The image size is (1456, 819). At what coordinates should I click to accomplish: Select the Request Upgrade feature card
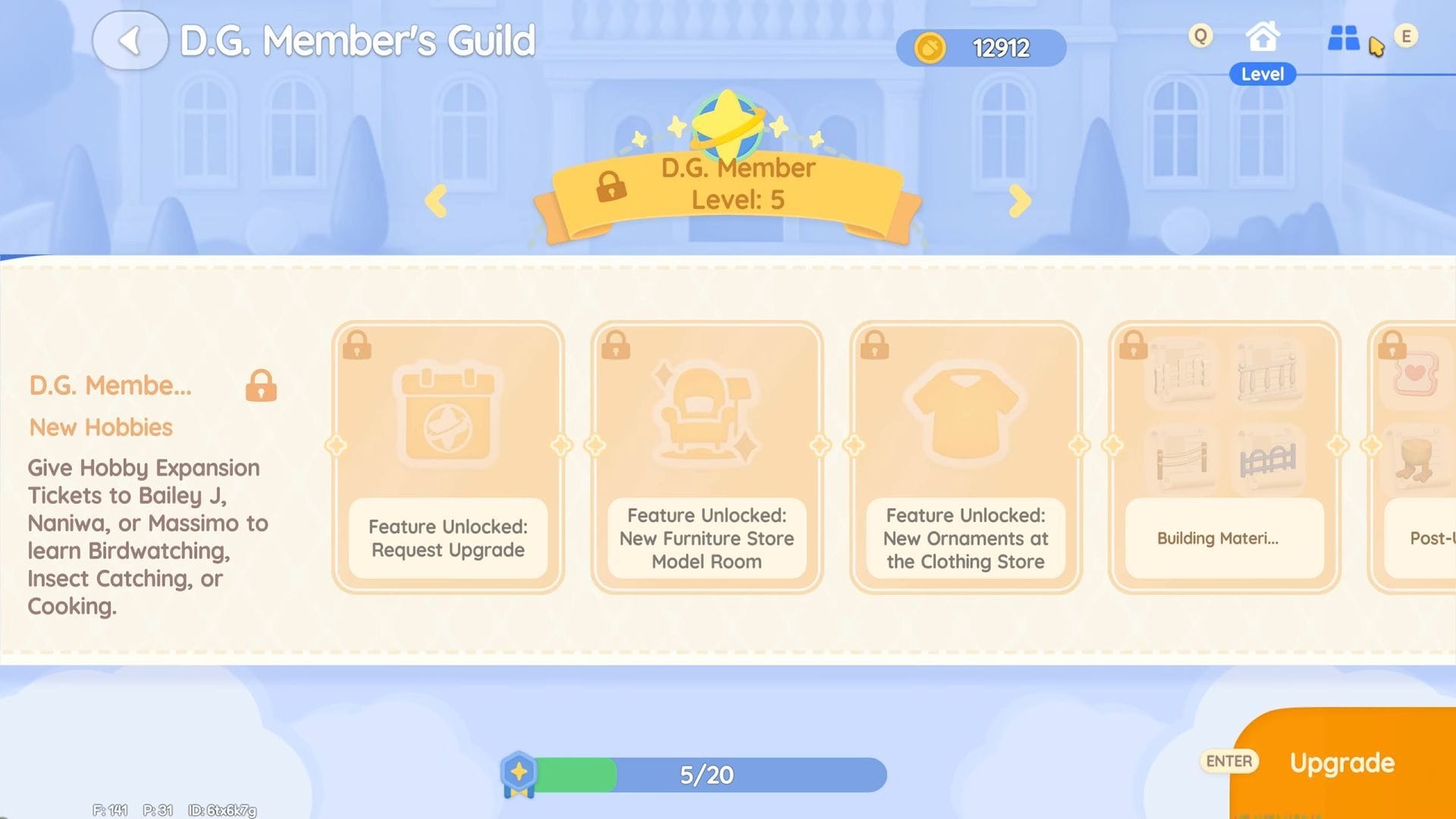(x=448, y=457)
